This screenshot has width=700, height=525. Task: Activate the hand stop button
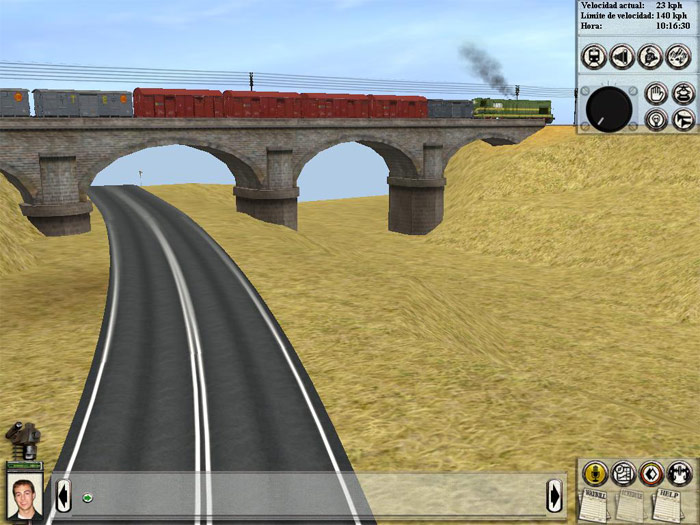click(x=656, y=93)
